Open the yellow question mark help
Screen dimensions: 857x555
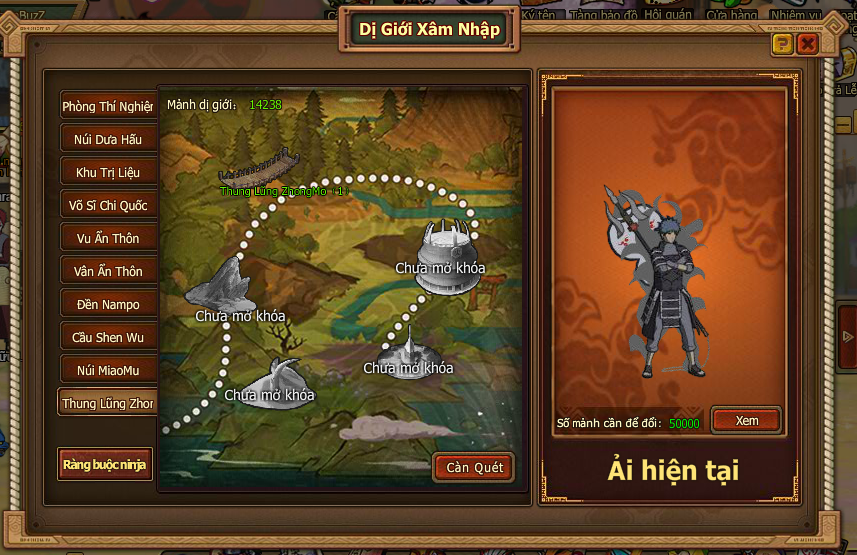(x=782, y=44)
